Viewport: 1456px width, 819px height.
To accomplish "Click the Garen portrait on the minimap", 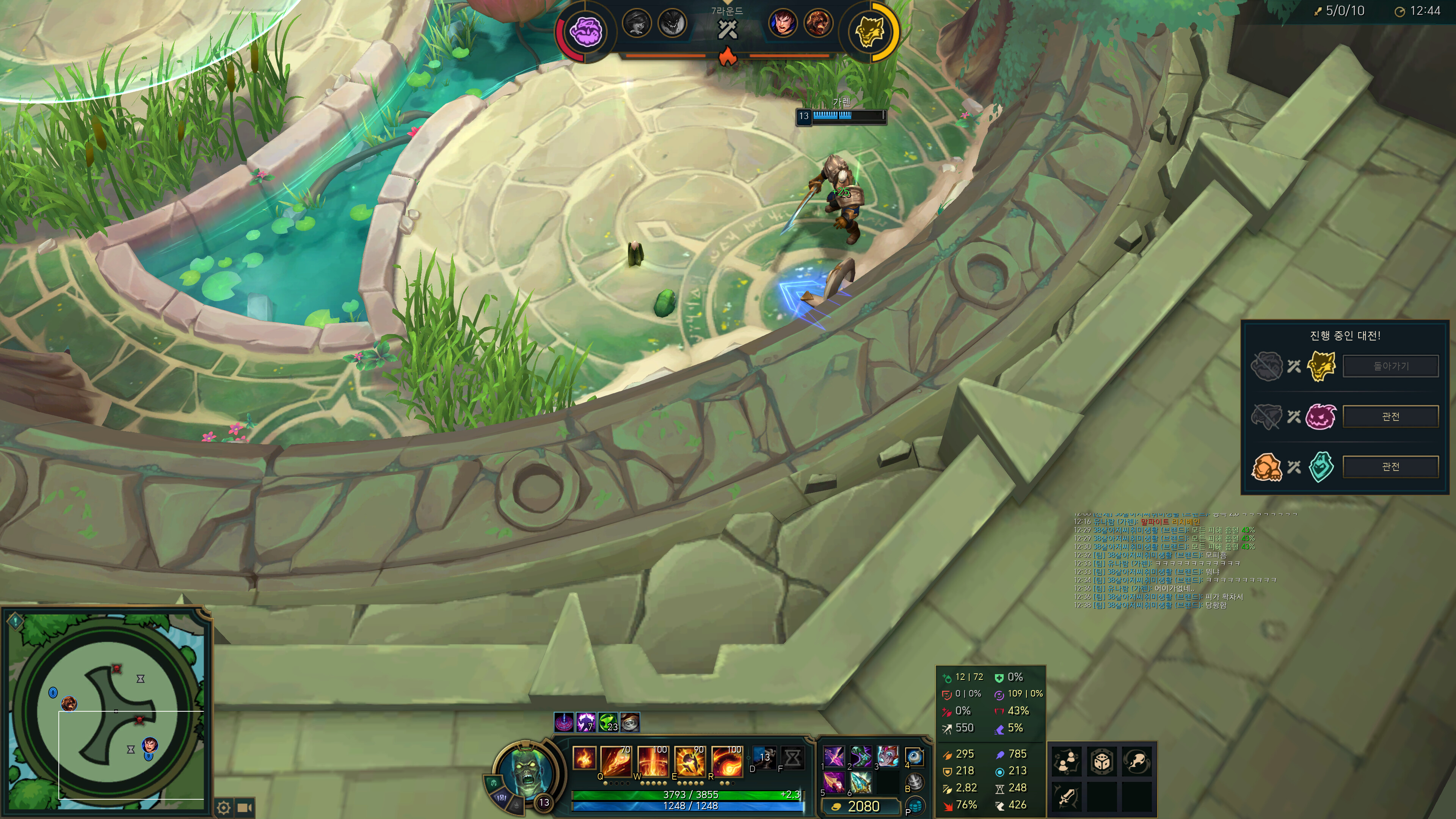I will (x=150, y=744).
